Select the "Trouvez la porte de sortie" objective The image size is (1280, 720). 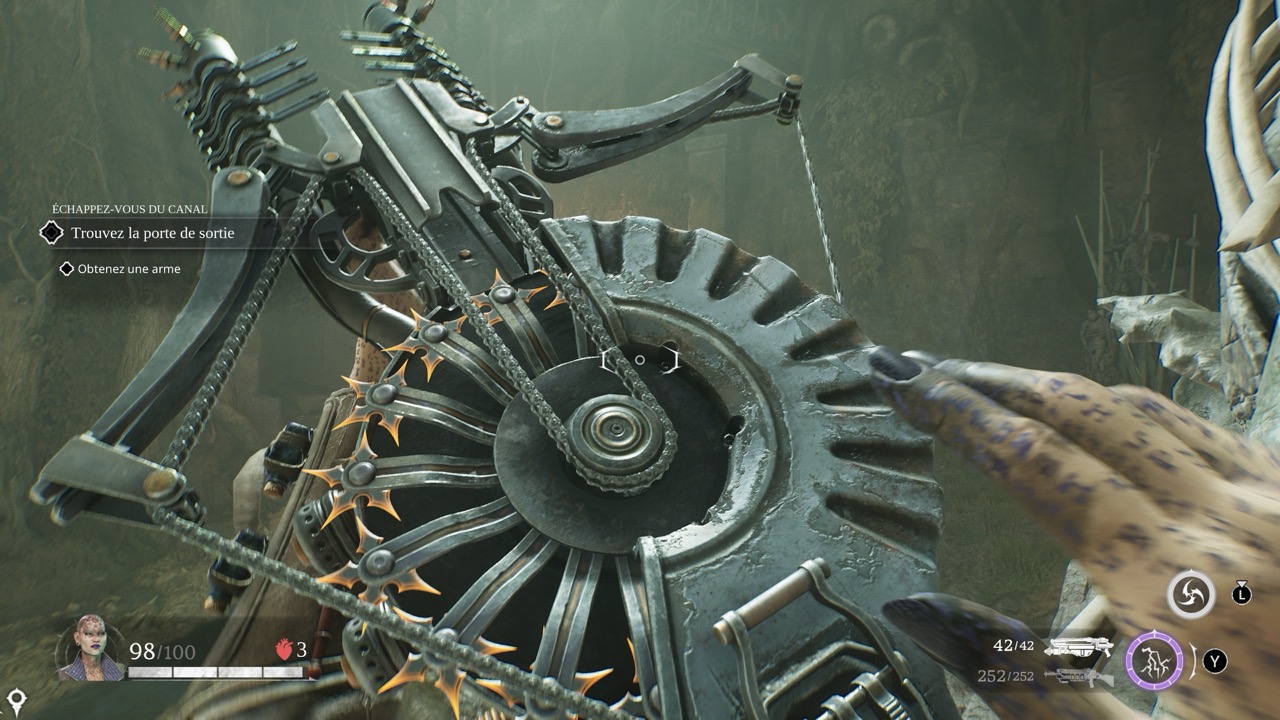[x=152, y=233]
